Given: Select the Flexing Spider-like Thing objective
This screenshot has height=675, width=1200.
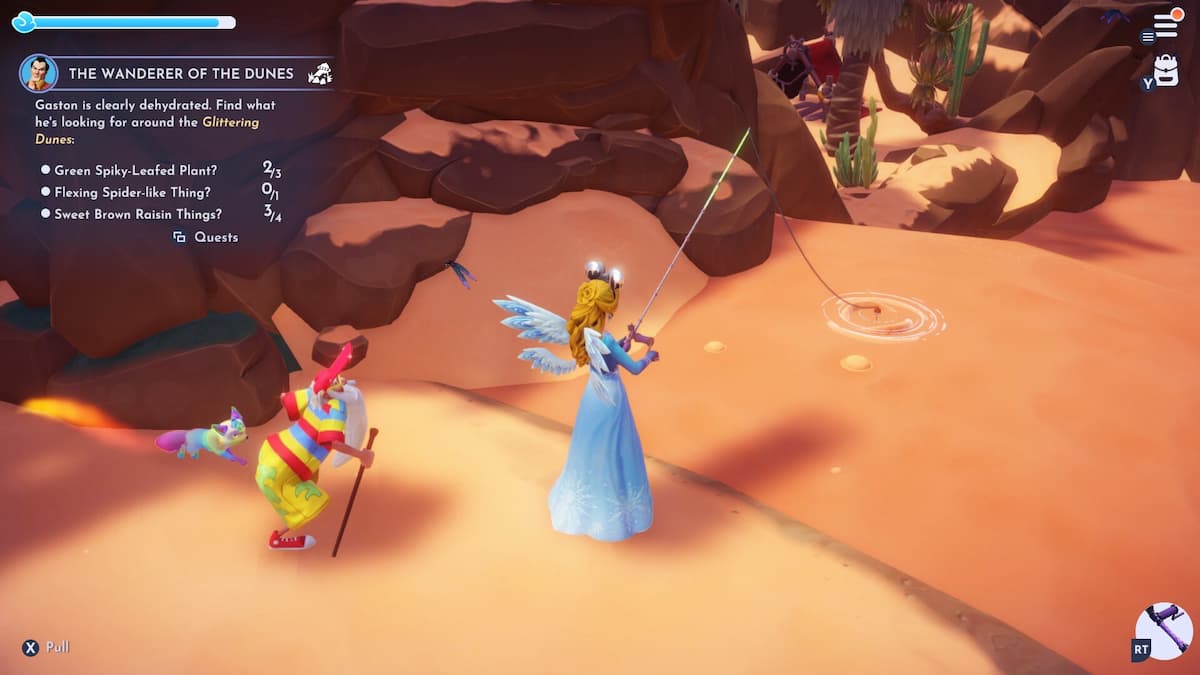Looking at the screenshot, I should click(x=132, y=192).
